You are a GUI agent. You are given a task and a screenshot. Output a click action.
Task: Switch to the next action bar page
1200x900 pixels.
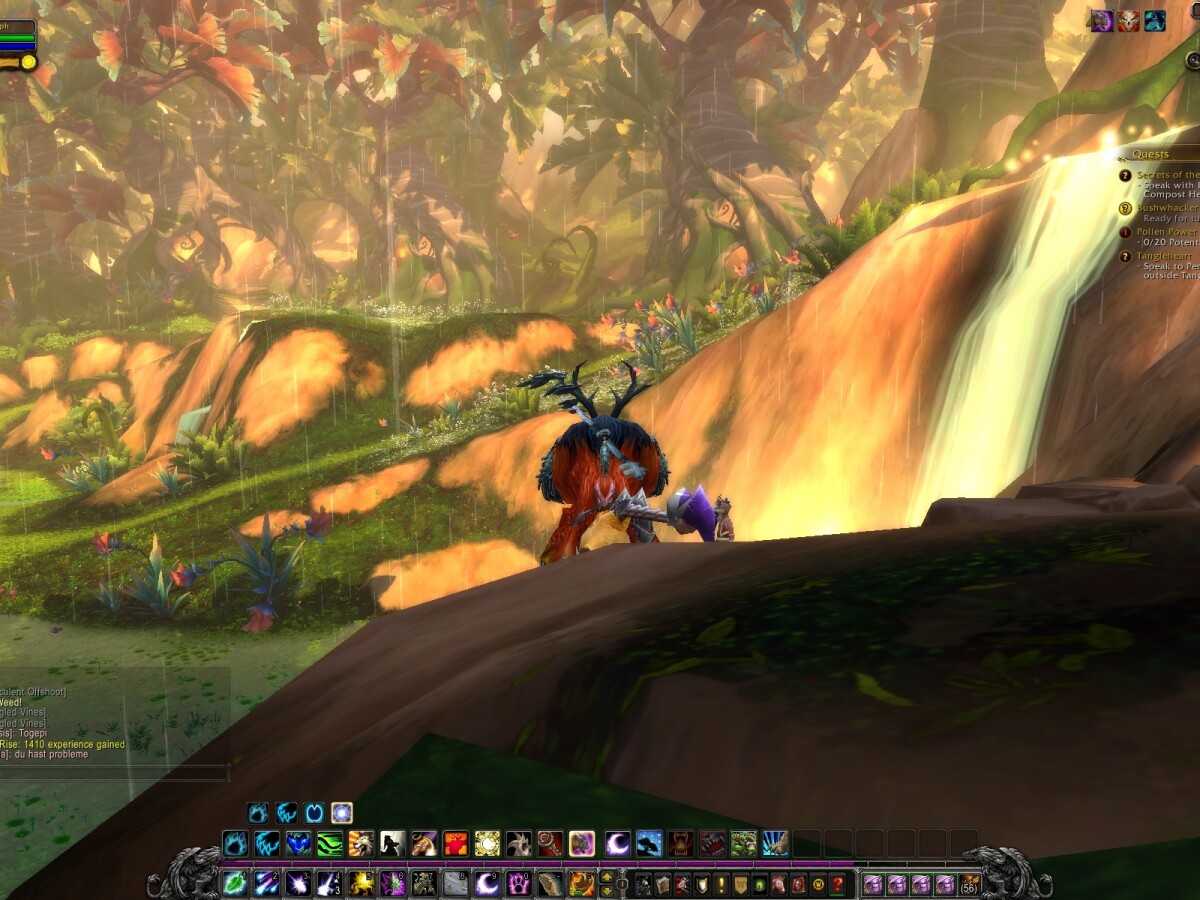coord(607,877)
